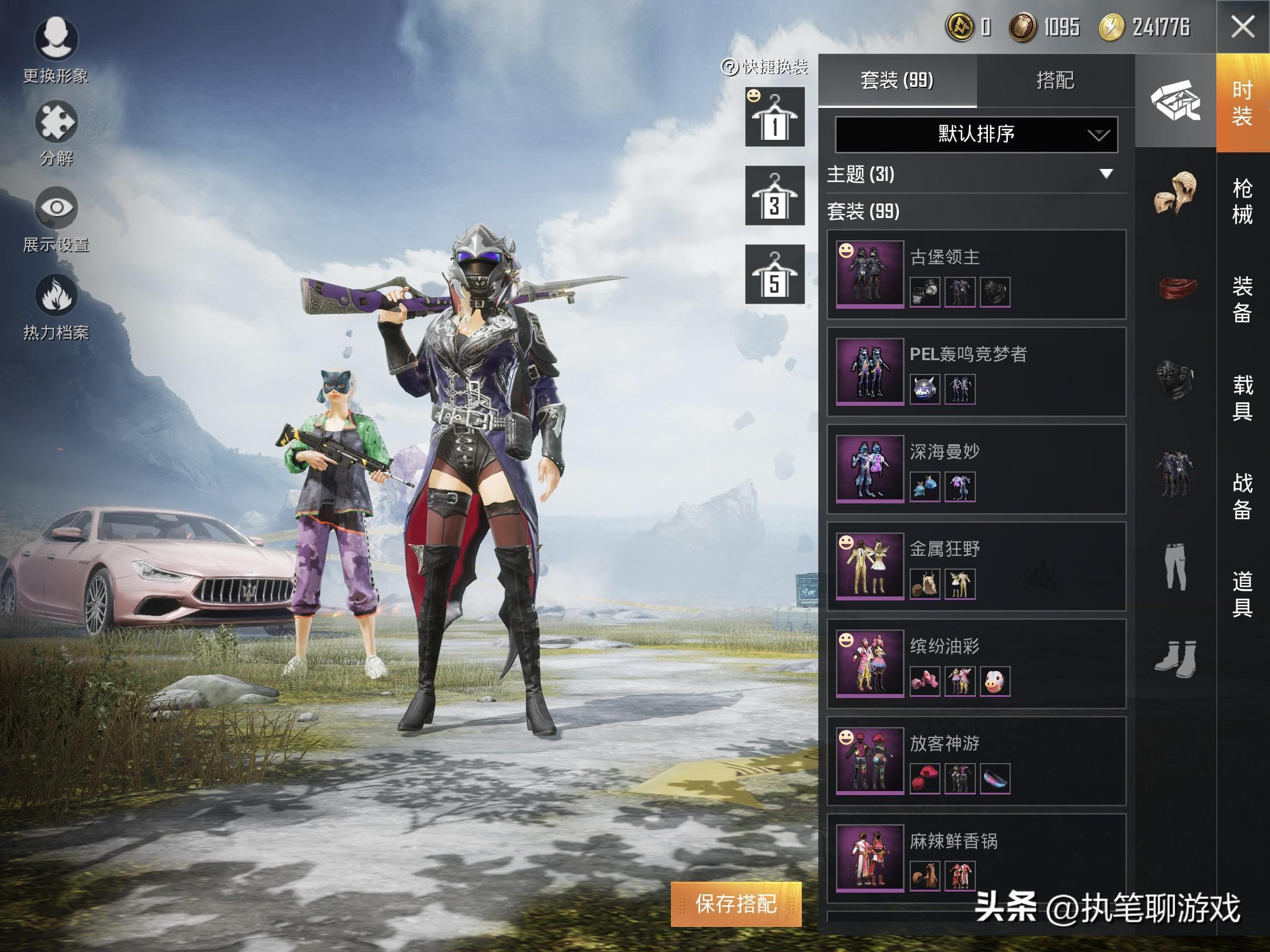The width and height of the screenshot is (1270, 952).
Task: Choose the 放客神游 outfit set
Action: (976, 761)
